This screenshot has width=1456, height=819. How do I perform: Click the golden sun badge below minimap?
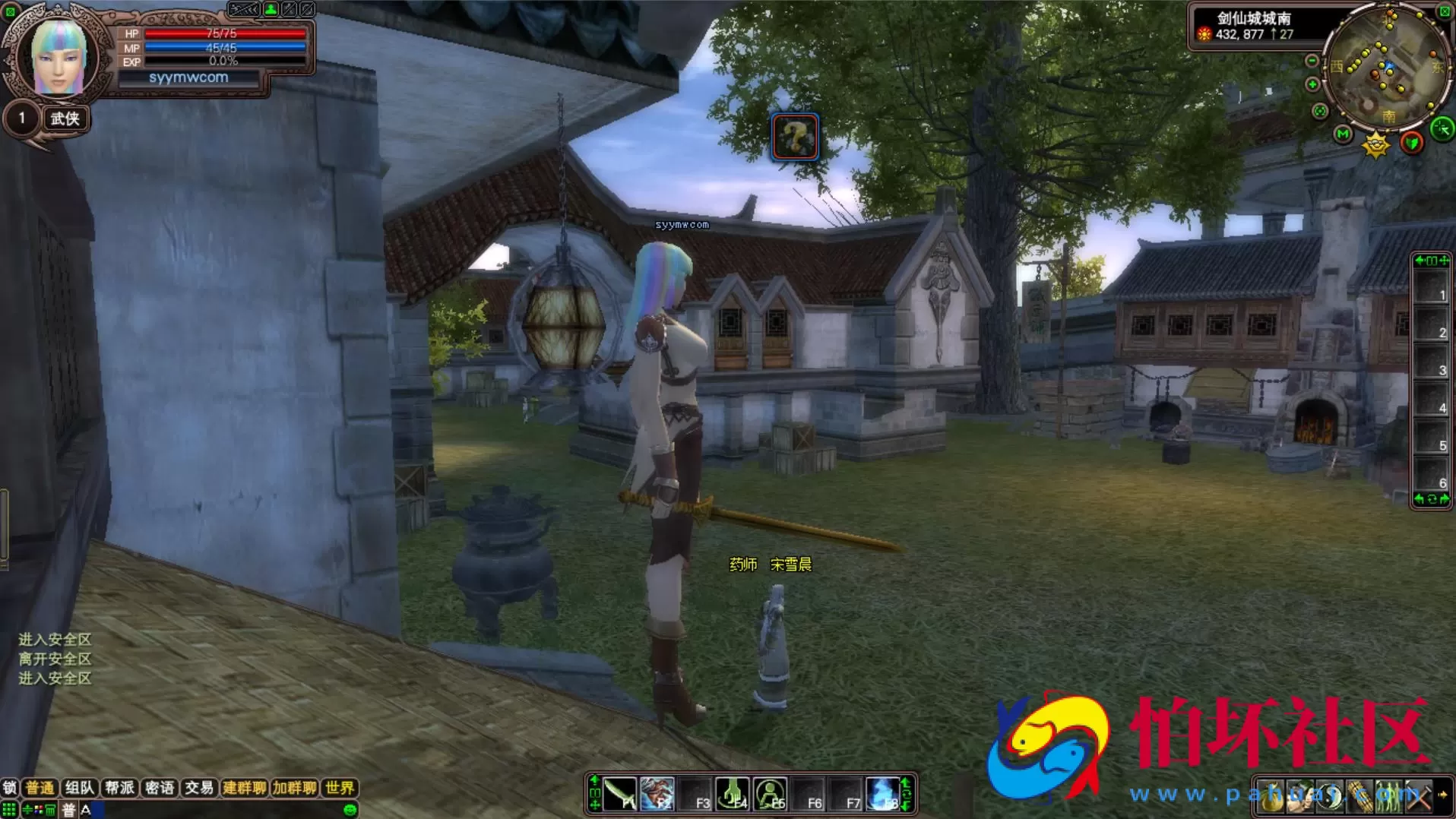click(x=1375, y=144)
